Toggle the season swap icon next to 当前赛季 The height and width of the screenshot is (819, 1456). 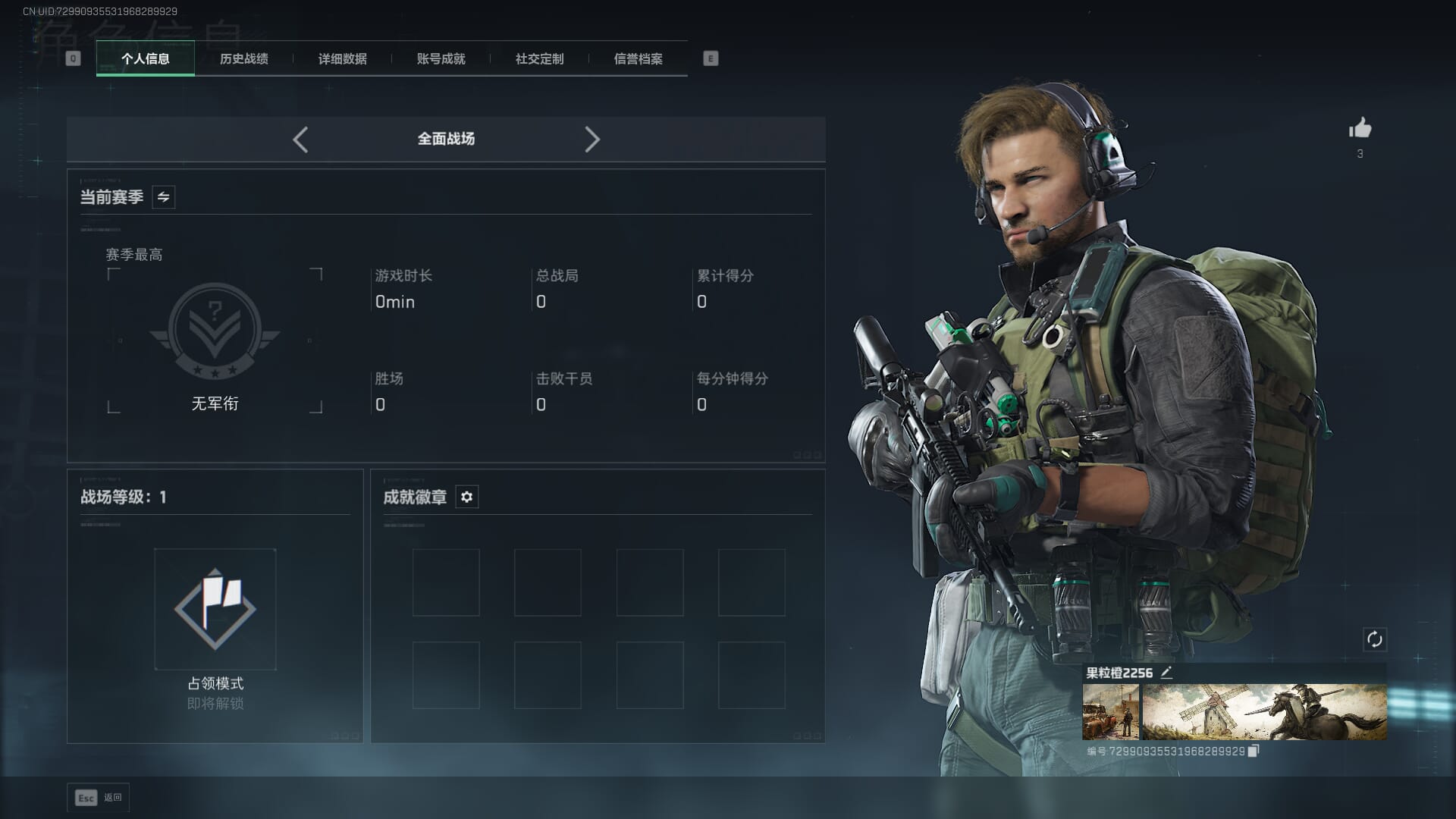[163, 197]
